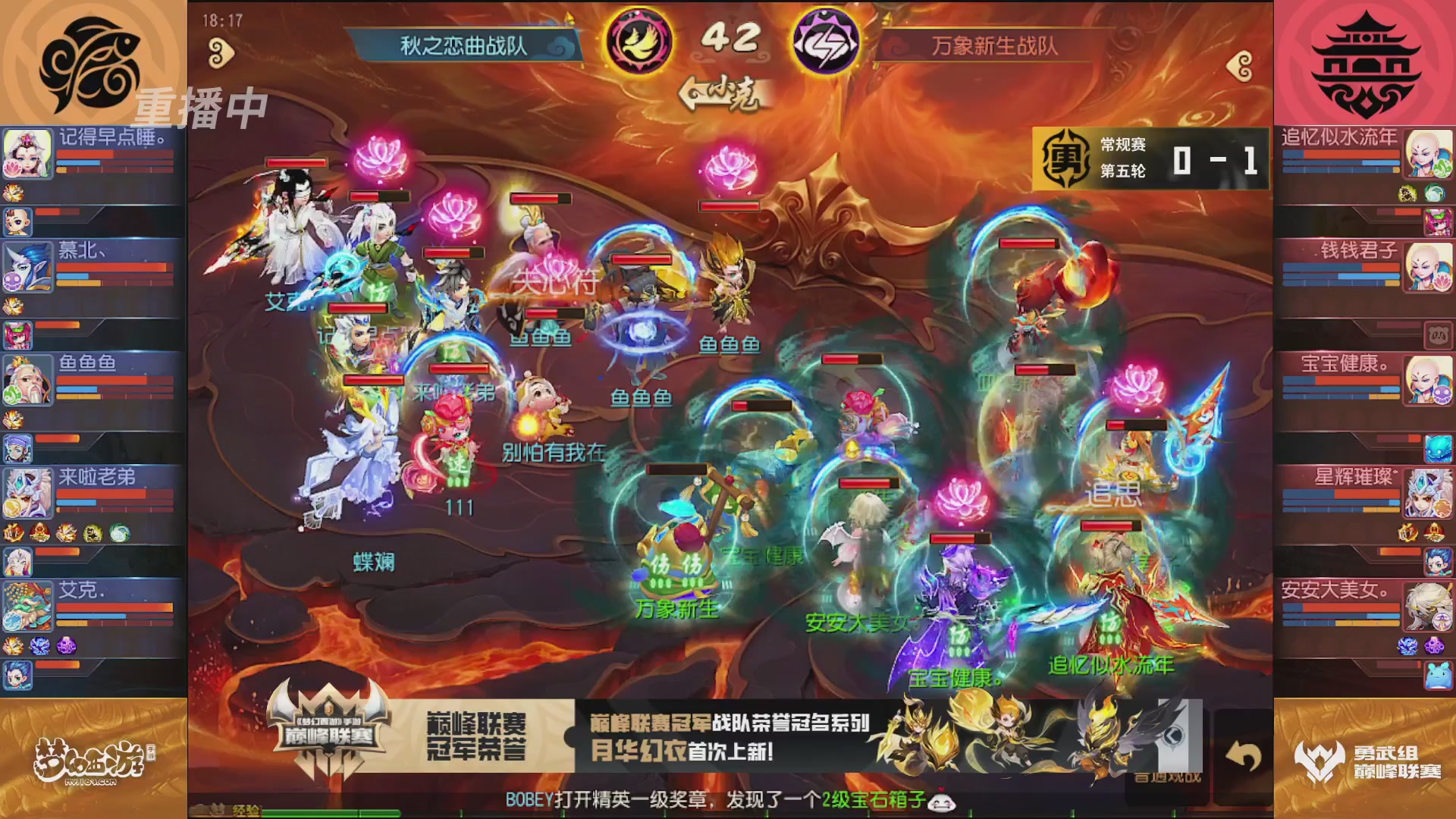Toggle the purple gem buff under 艾克
Viewport: 1456px width, 819px height.
pos(66,646)
